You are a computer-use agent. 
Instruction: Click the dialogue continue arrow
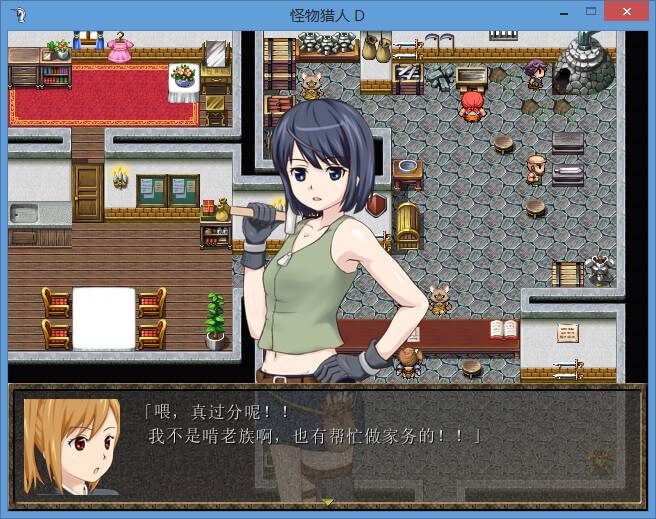tap(327, 500)
